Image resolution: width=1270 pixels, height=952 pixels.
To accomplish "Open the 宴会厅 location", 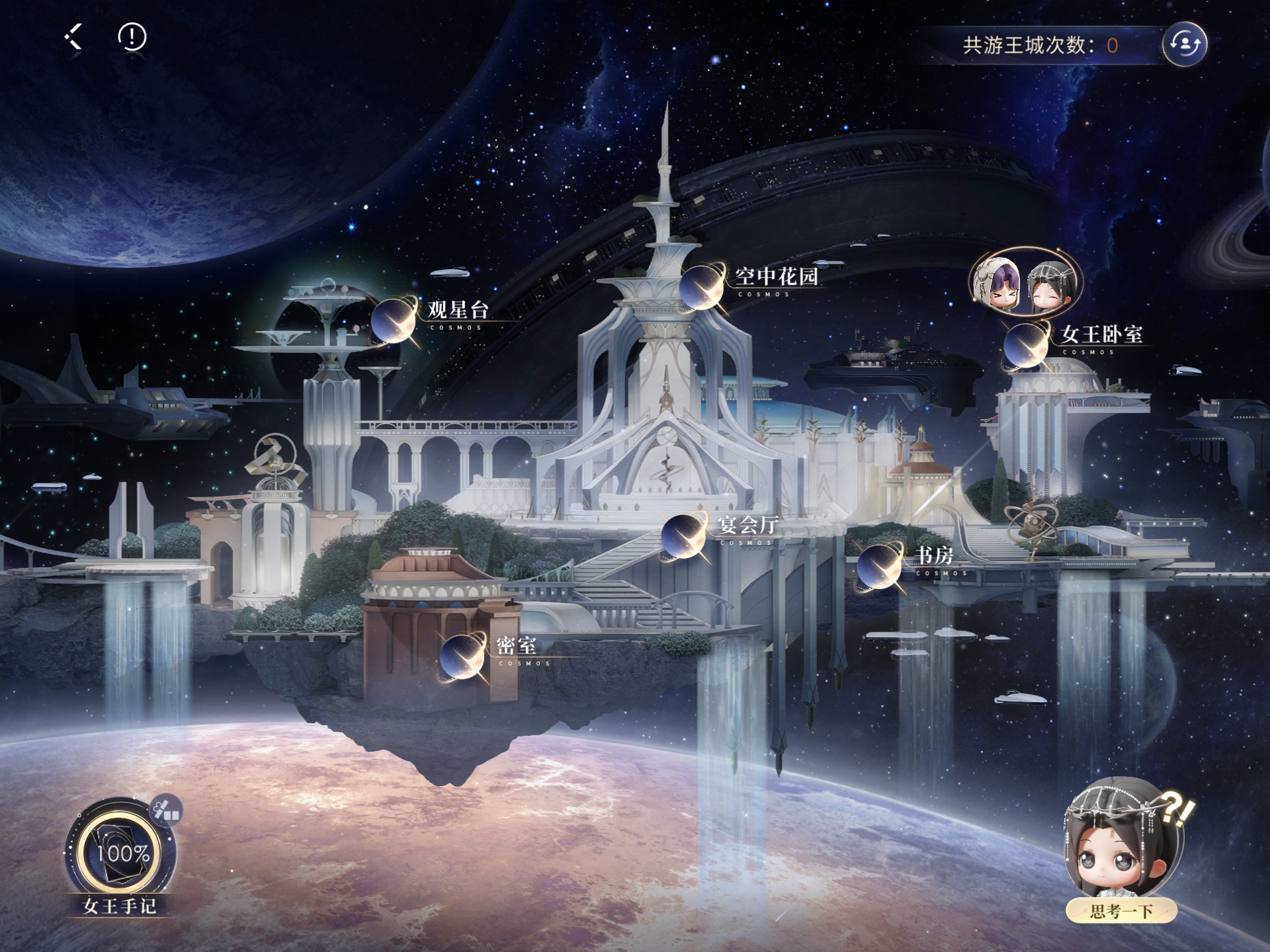I will pos(684,535).
